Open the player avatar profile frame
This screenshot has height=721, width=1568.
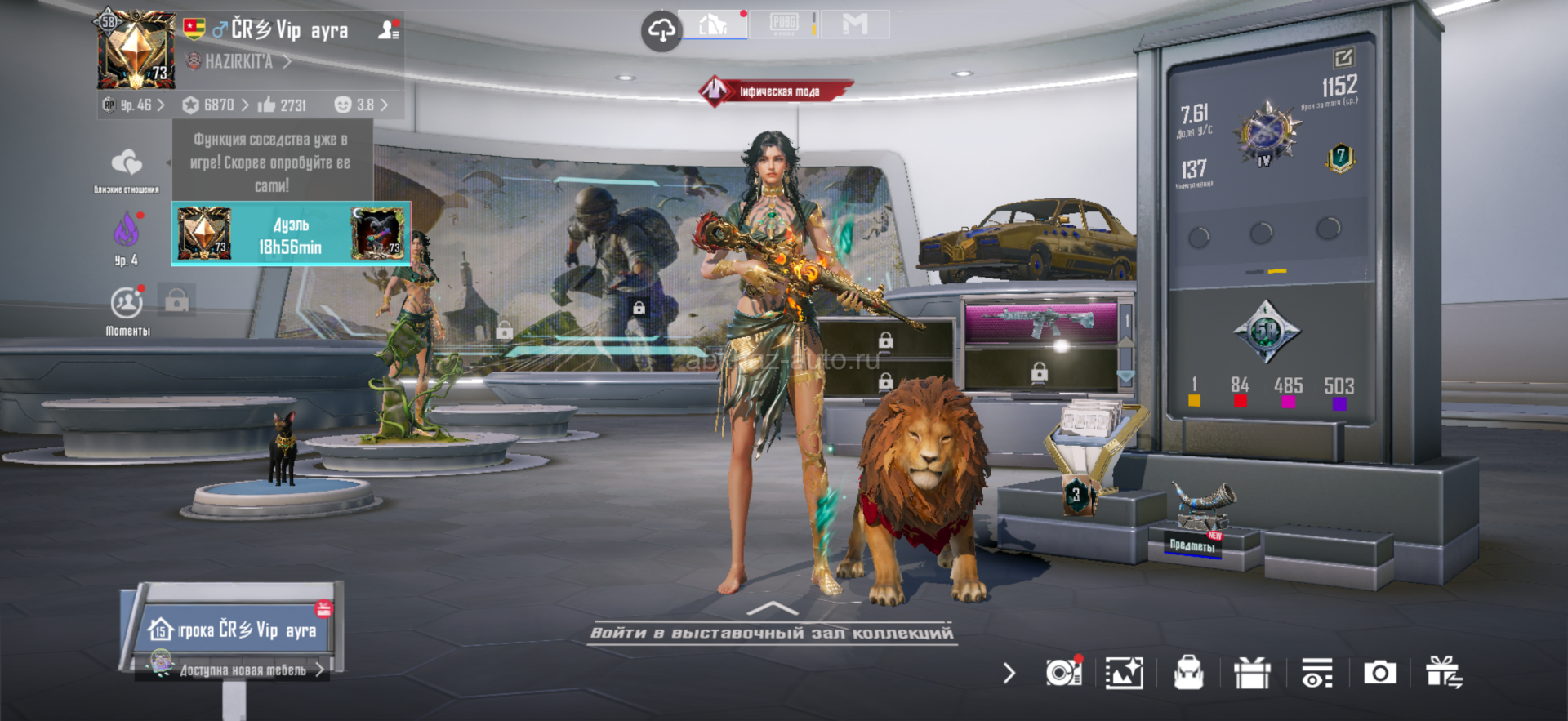pyautogui.click(x=136, y=51)
